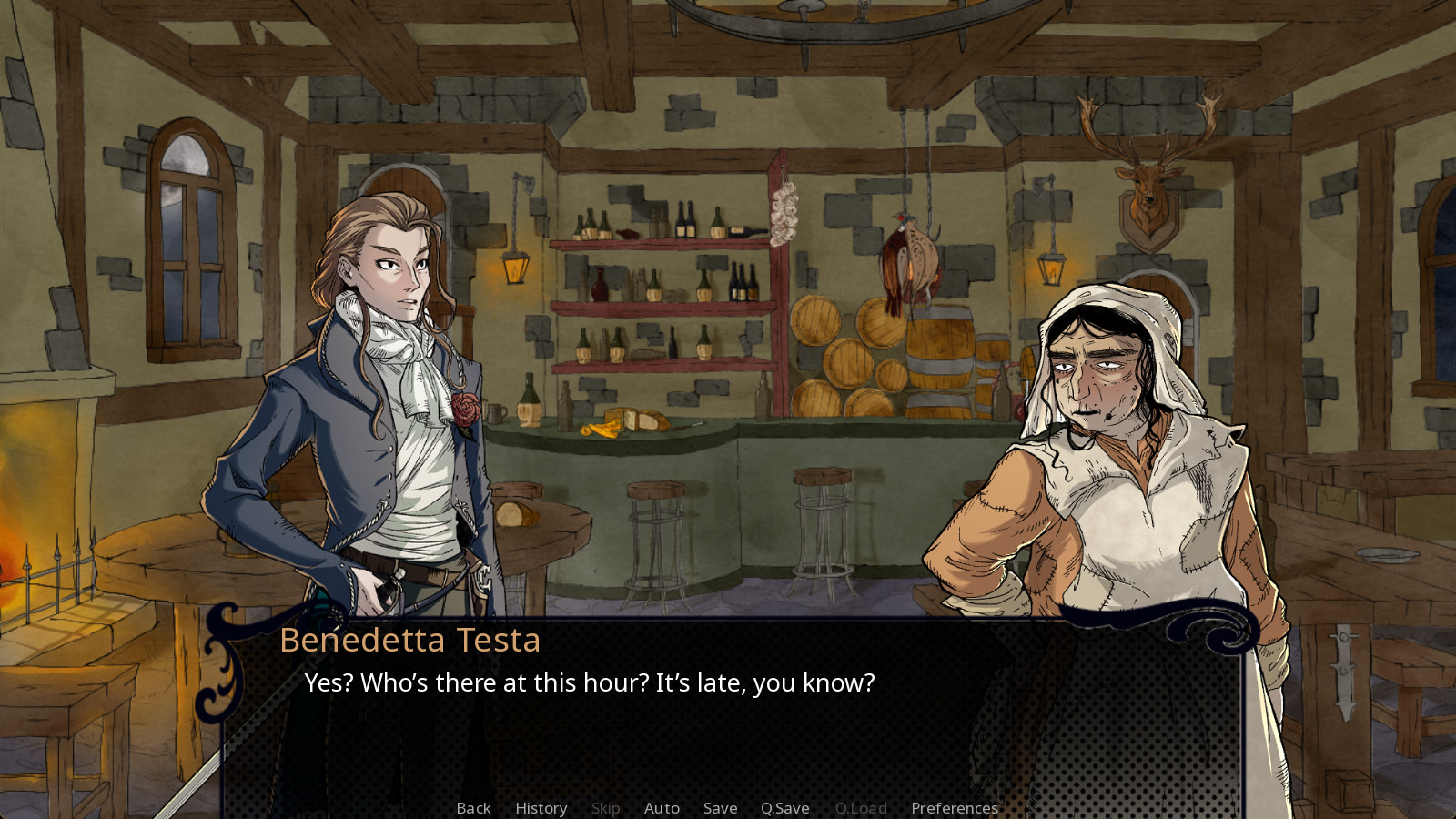
Task: Open the Preferences menu
Action: click(954, 808)
